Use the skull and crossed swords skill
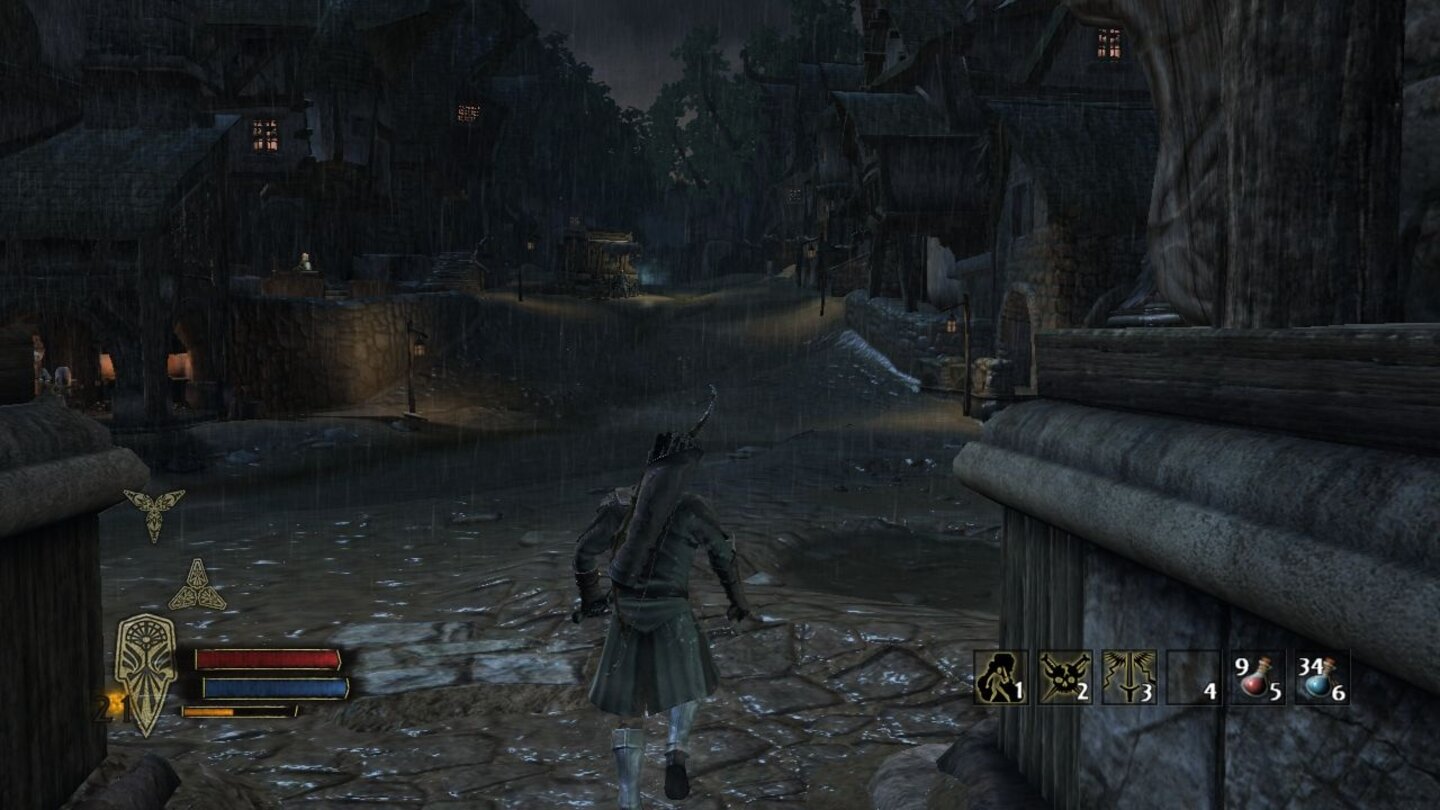The height and width of the screenshot is (810, 1440). pos(1064,677)
